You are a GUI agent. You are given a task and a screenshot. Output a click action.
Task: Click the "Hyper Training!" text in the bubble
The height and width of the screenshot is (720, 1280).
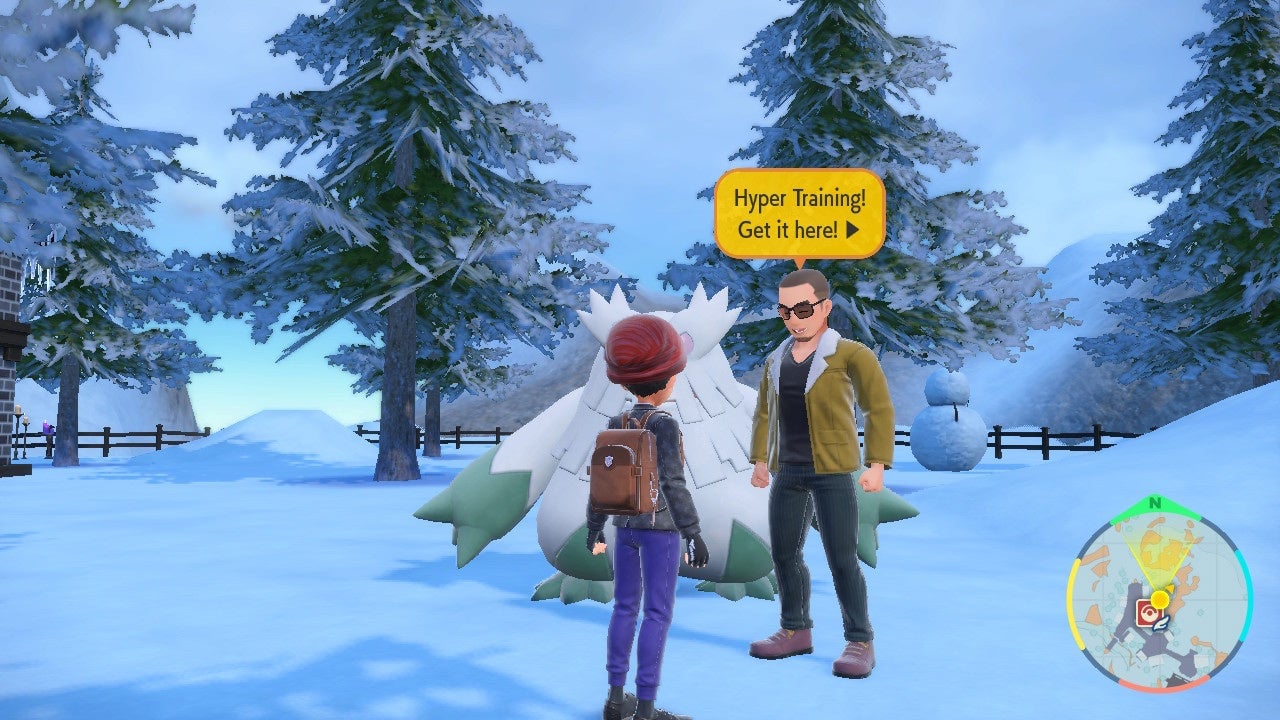tap(801, 200)
